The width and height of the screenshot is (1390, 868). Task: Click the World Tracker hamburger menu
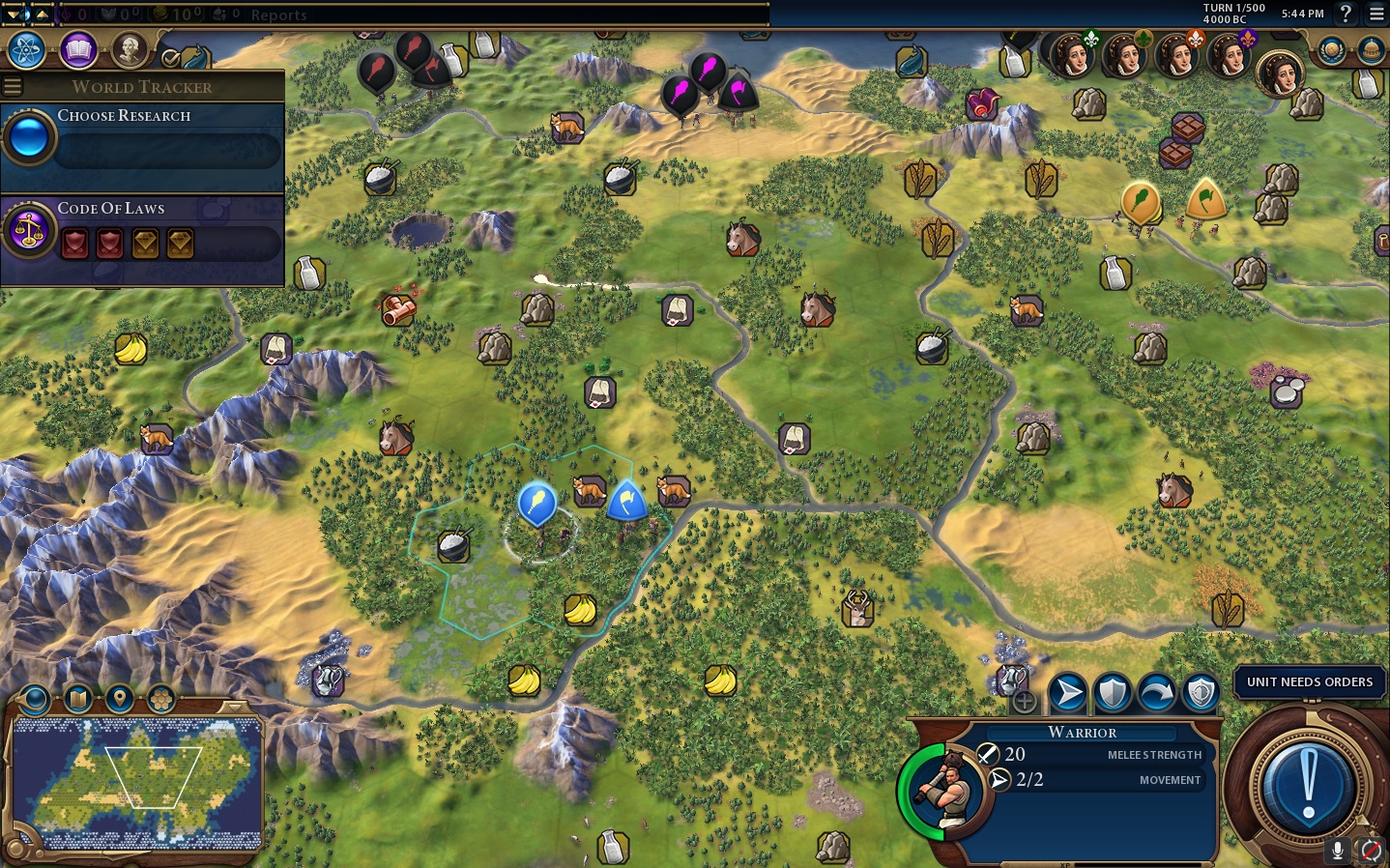pyautogui.click(x=13, y=87)
